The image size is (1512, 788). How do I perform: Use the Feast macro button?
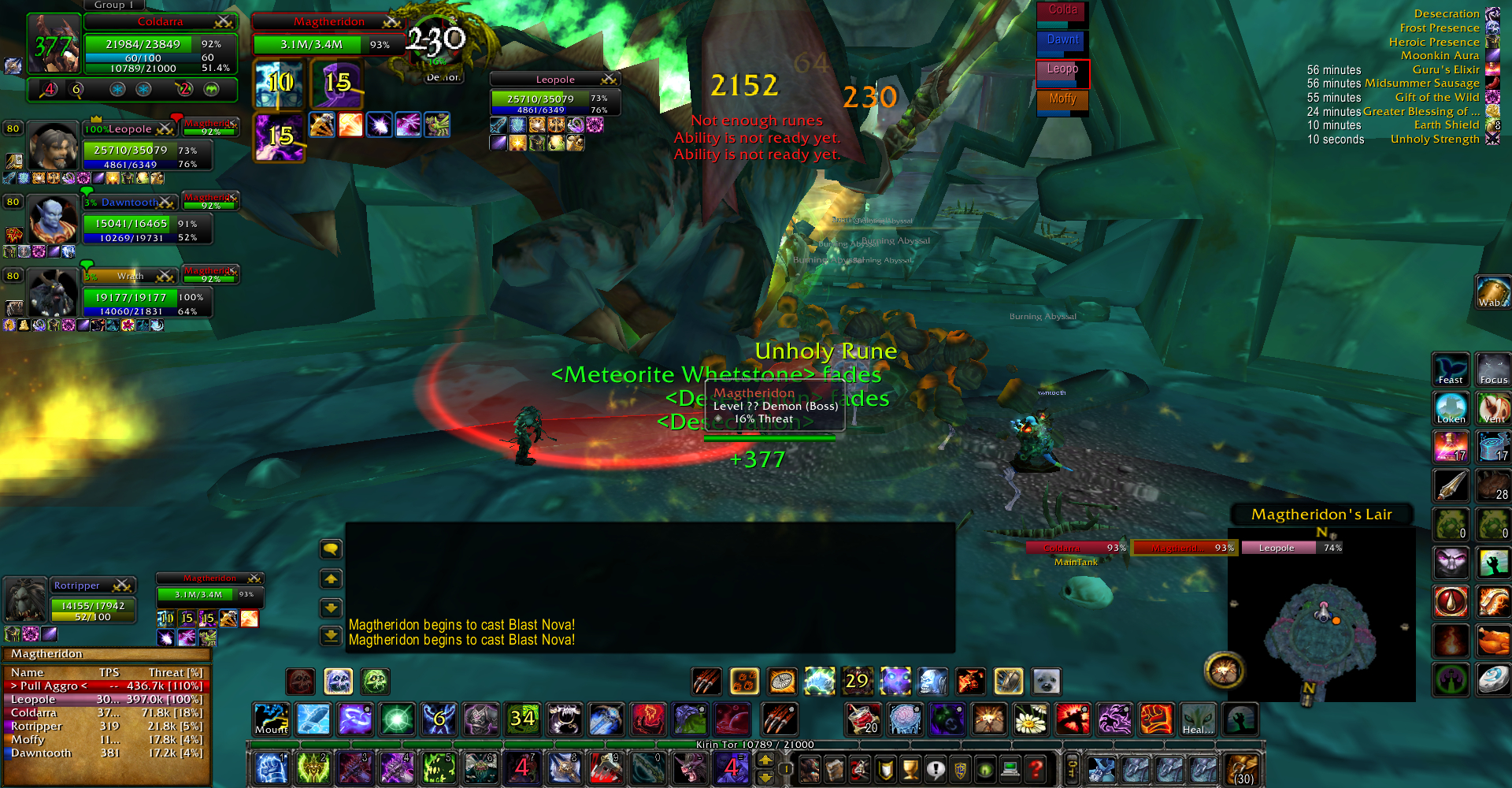tap(1451, 370)
